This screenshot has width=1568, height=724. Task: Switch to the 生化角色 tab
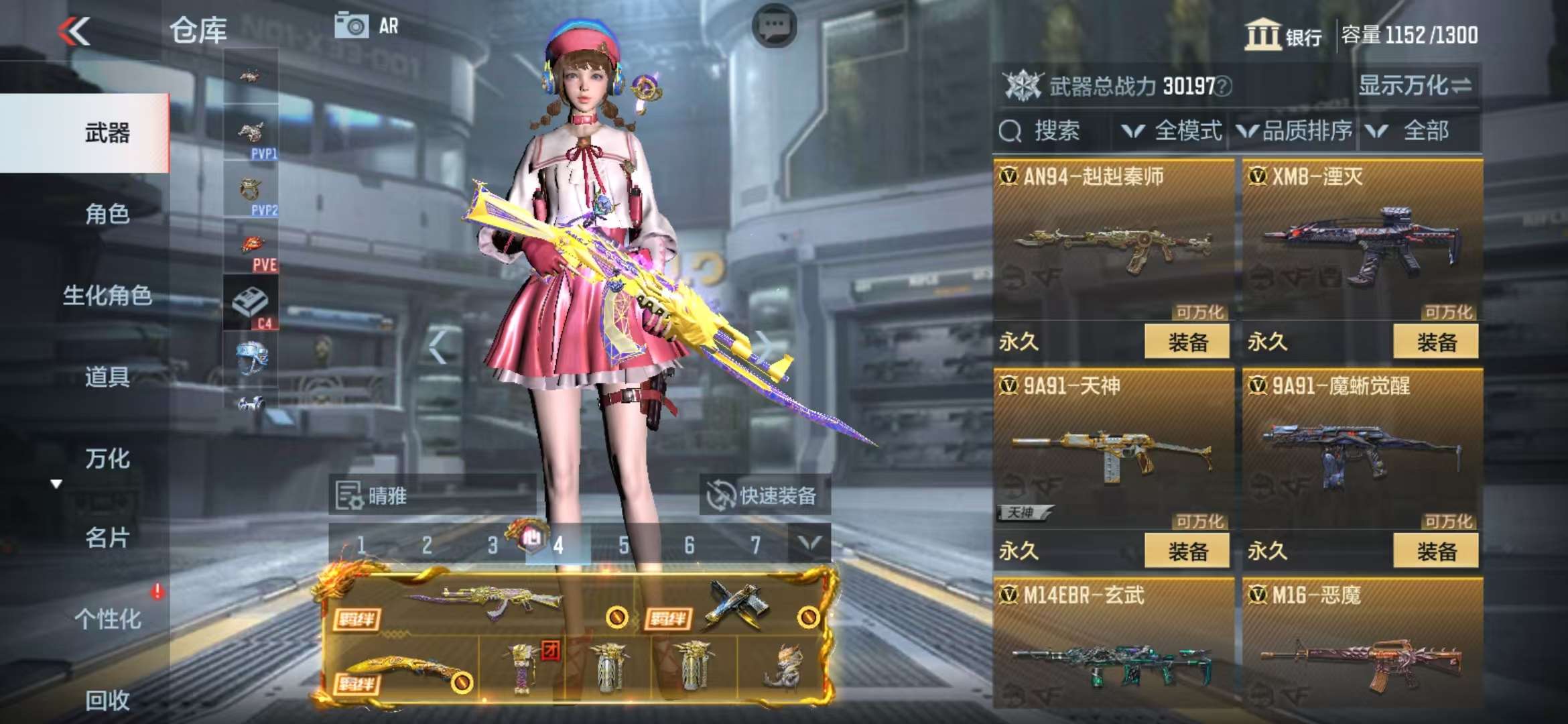coord(107,295)
